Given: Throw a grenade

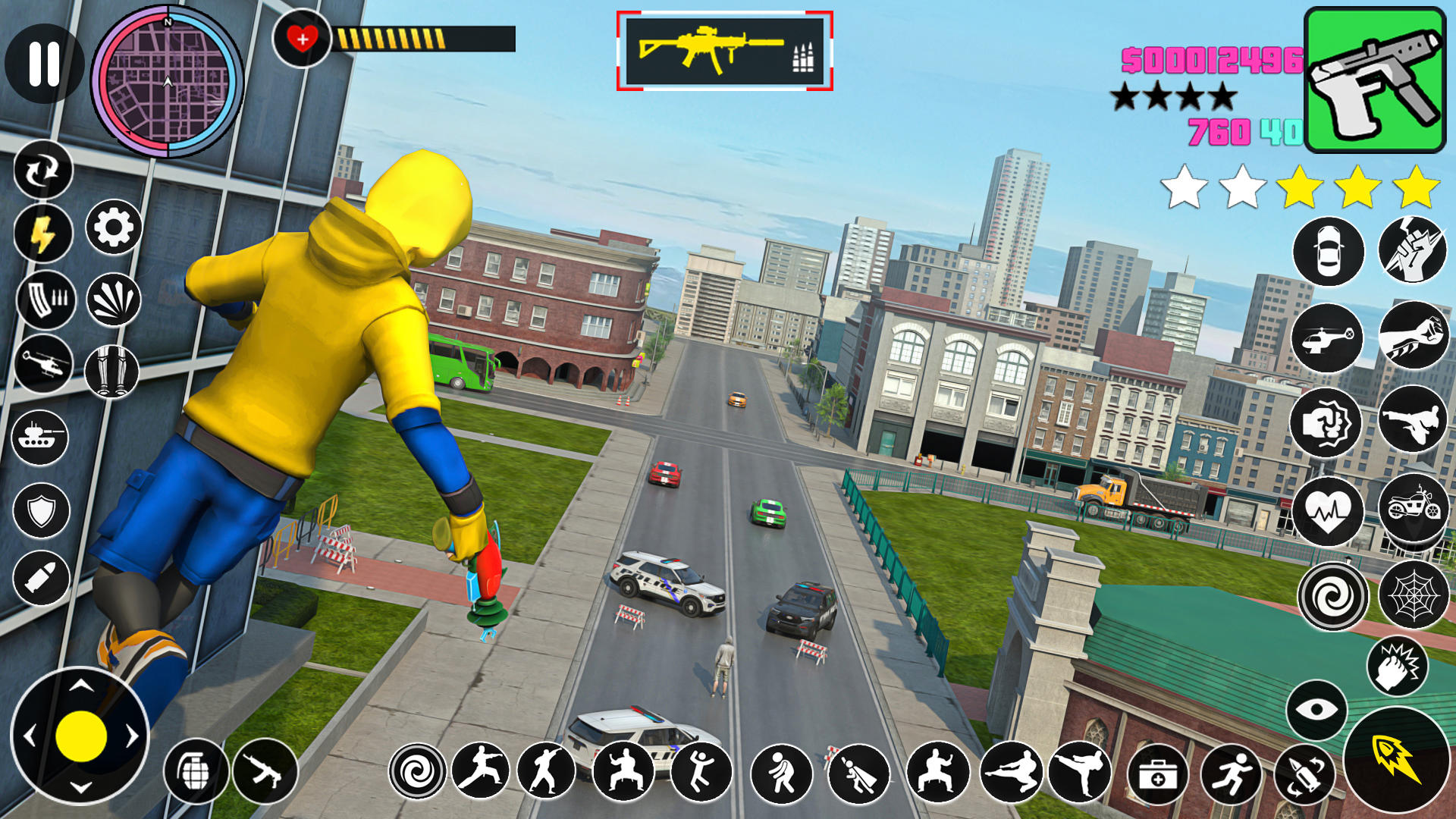Looking at the screenshot, I should [x=196, y=771].
